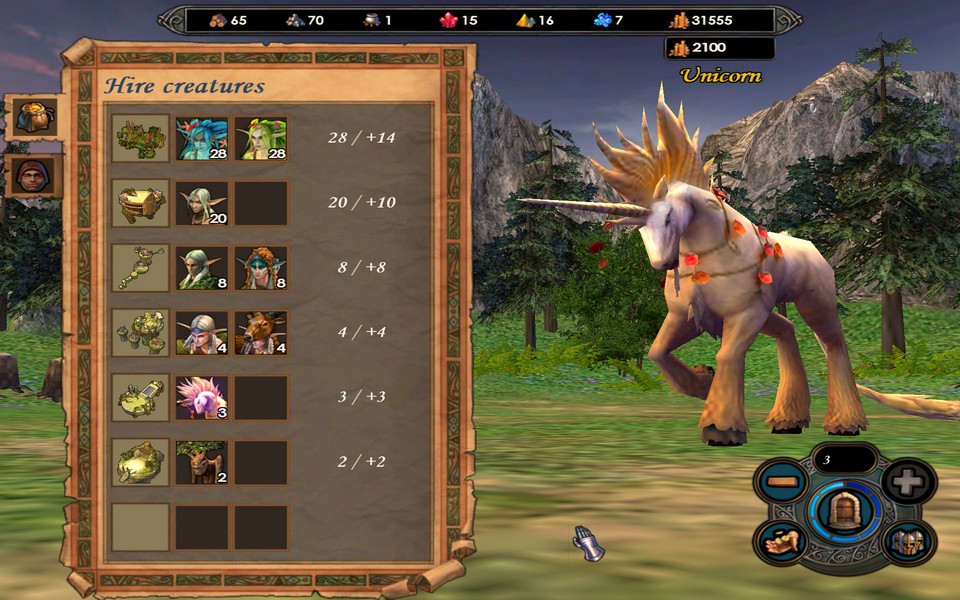
Task: Pick the red-haired master hunter portrait
Action: 261,268
